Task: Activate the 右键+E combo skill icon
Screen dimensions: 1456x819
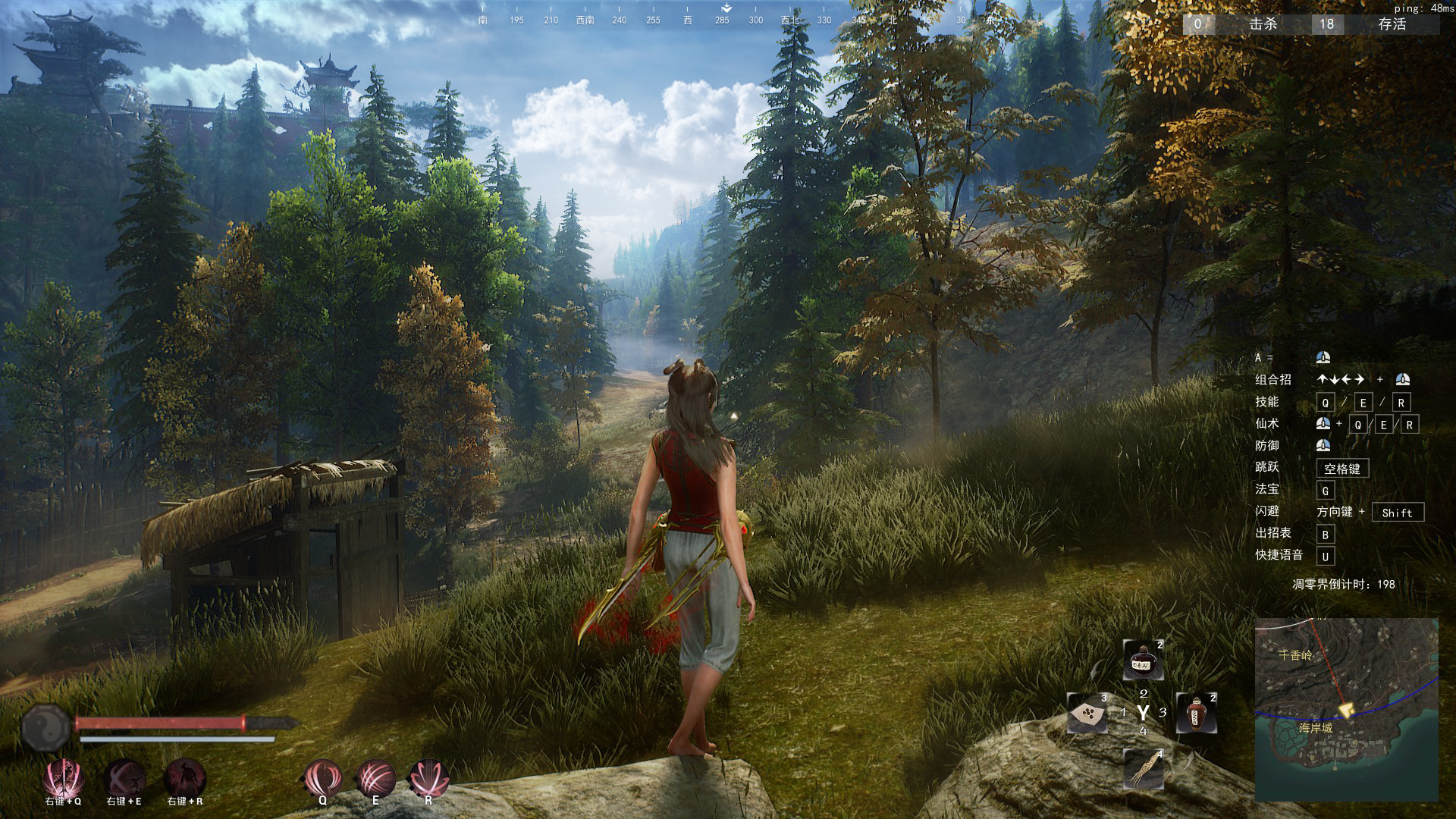Action: pyautogui.click(x=124, y=777)
